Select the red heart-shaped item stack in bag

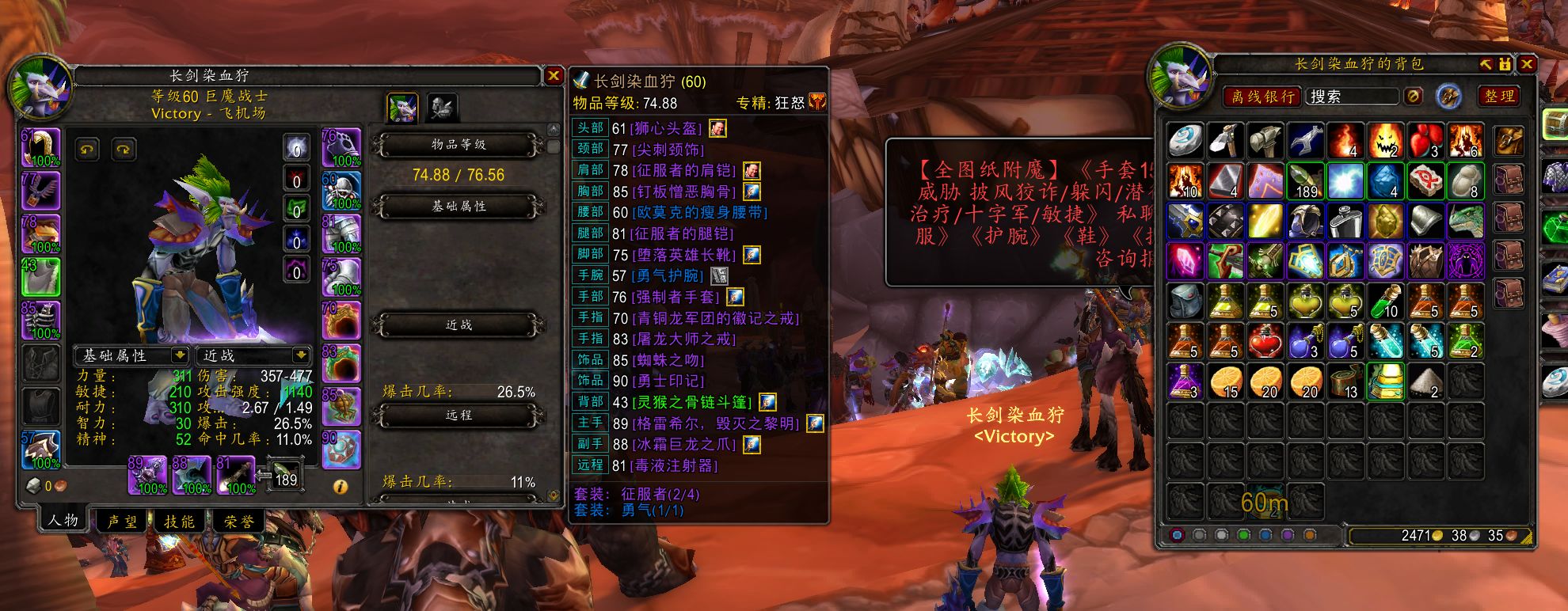(1425, 141)
